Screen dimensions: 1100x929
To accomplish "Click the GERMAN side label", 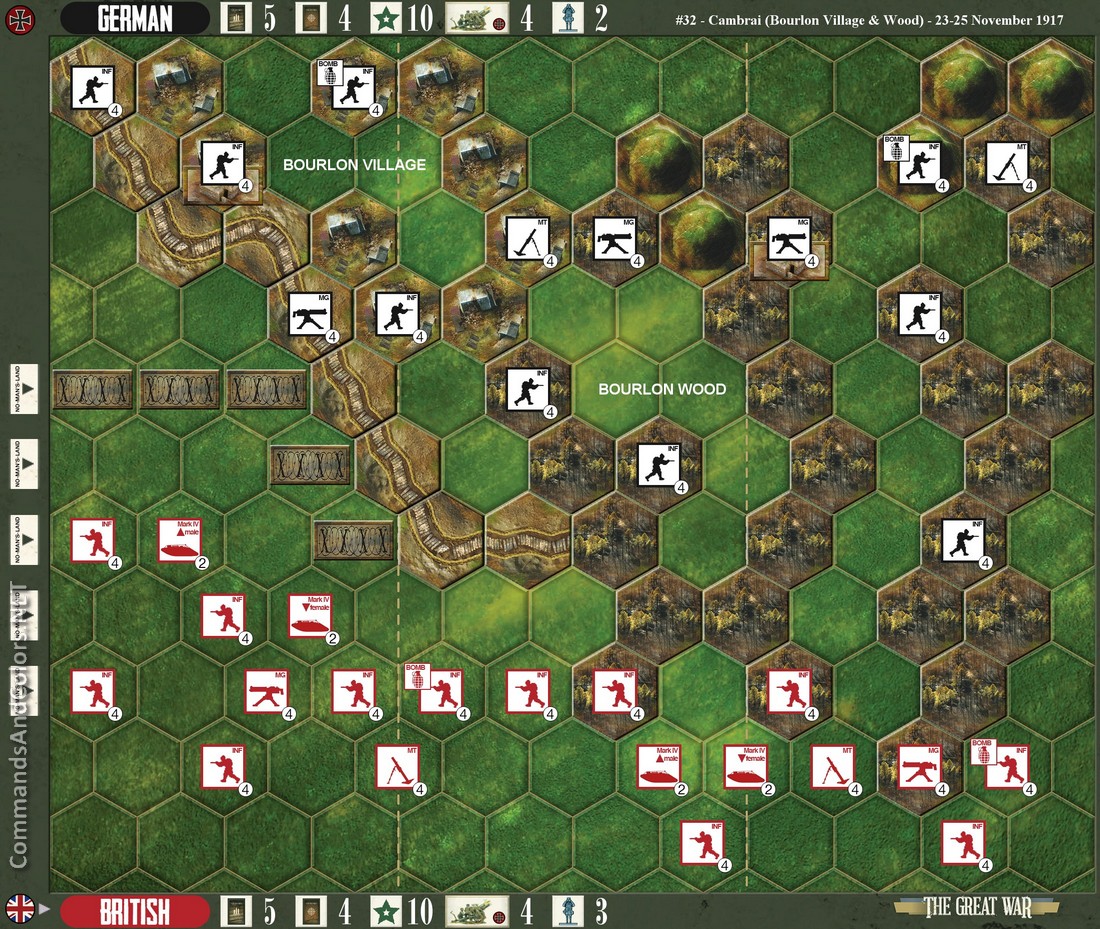I will click(x=135, y=18).
